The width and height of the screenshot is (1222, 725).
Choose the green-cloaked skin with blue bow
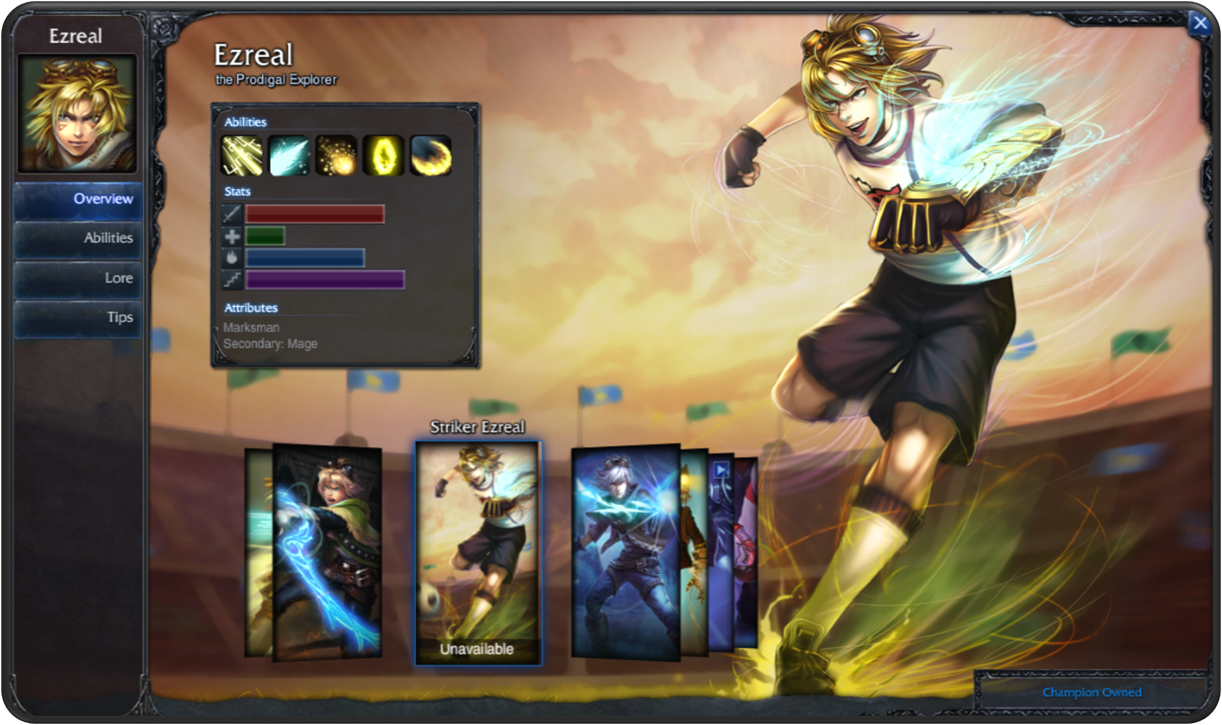327,552
